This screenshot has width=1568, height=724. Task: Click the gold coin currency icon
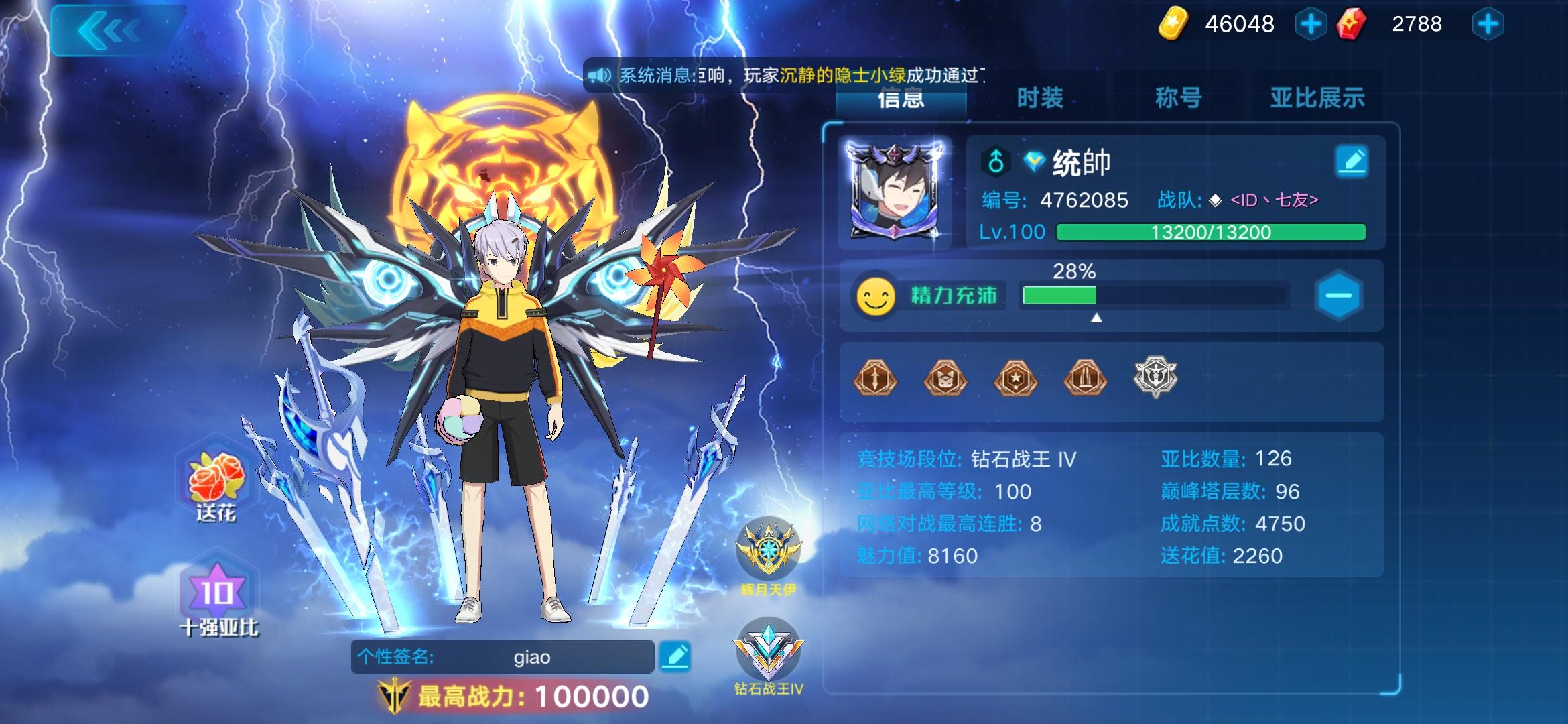pyautogui.click(x=1173, y=24)
